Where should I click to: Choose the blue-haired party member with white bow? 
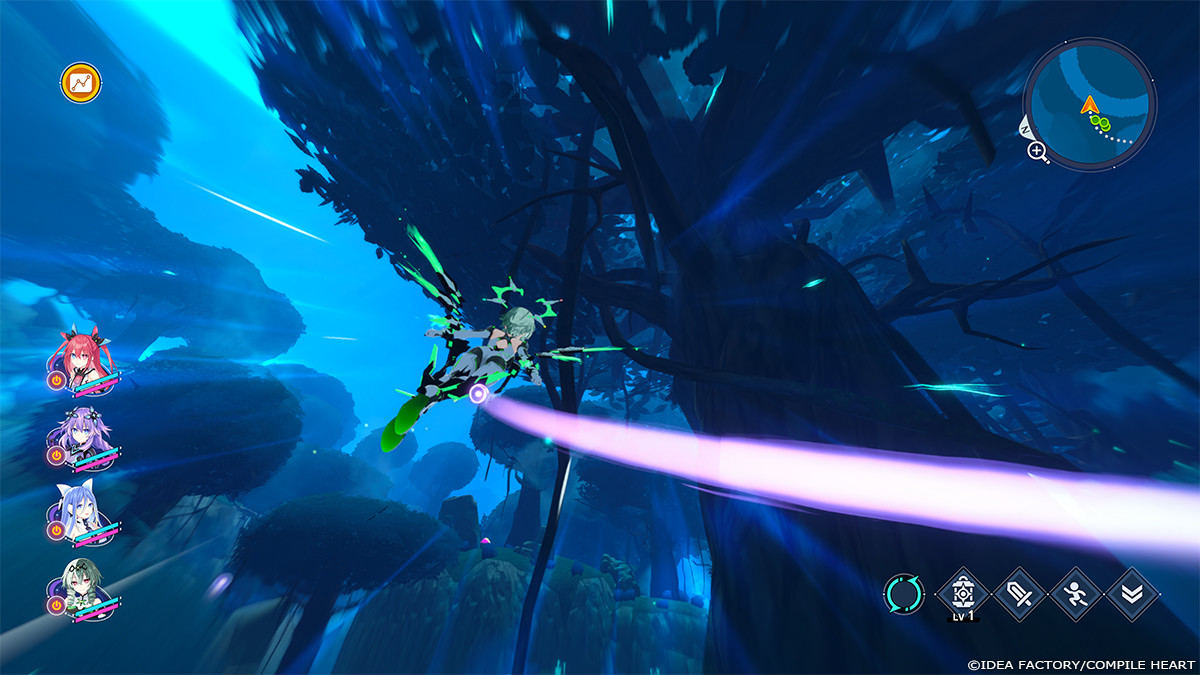82,512
